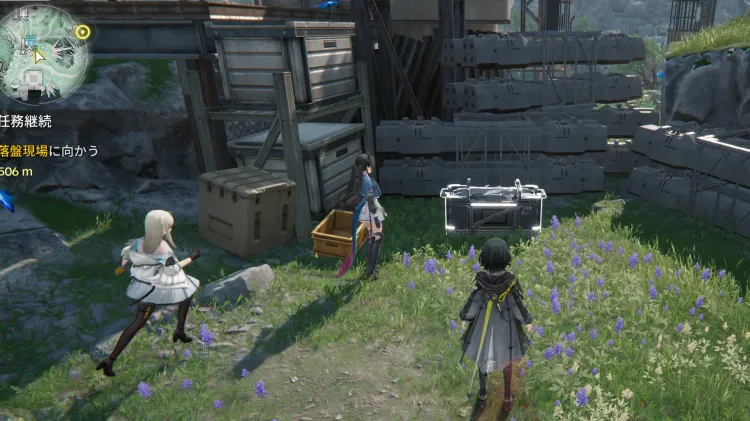Select the 任務継続 quest tracker entry

(26, 123)
